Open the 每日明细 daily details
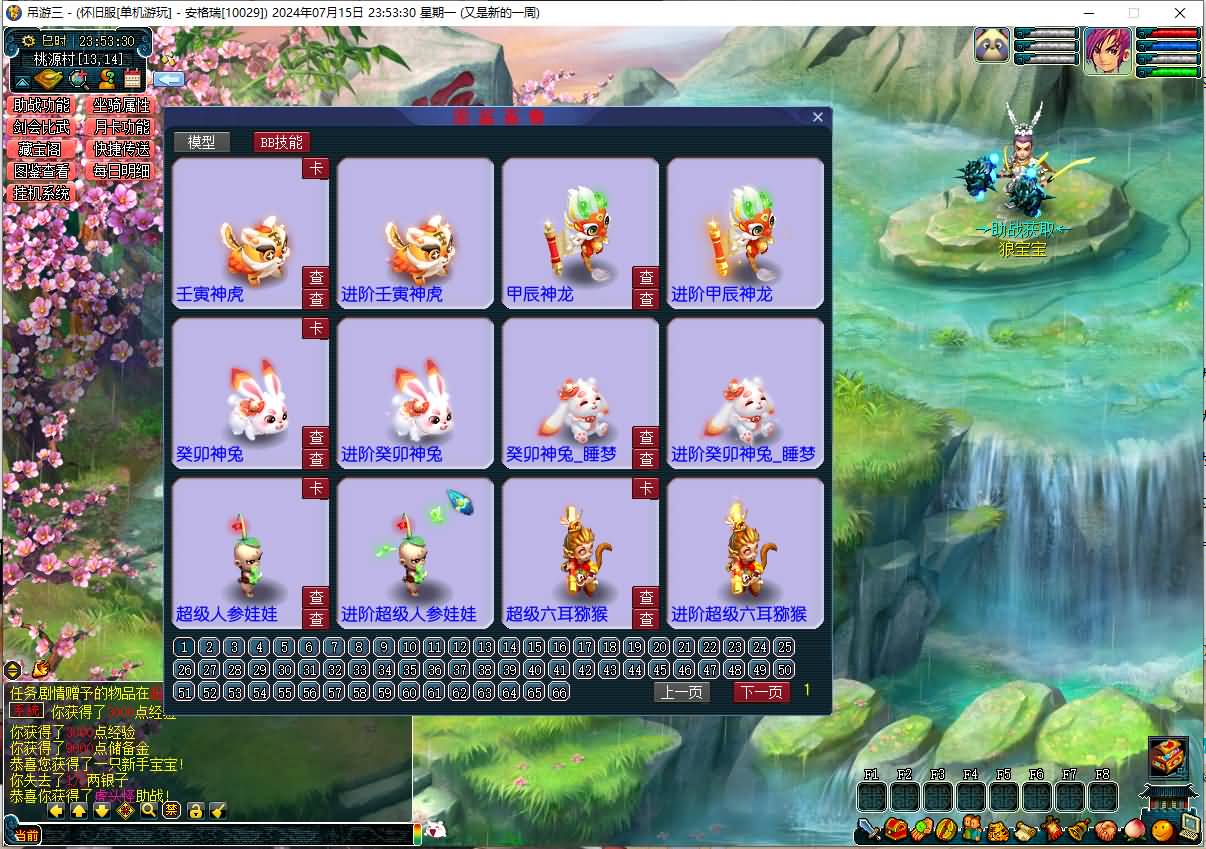The height and width of the screenshot is (849, 1206). click(121, 171)
